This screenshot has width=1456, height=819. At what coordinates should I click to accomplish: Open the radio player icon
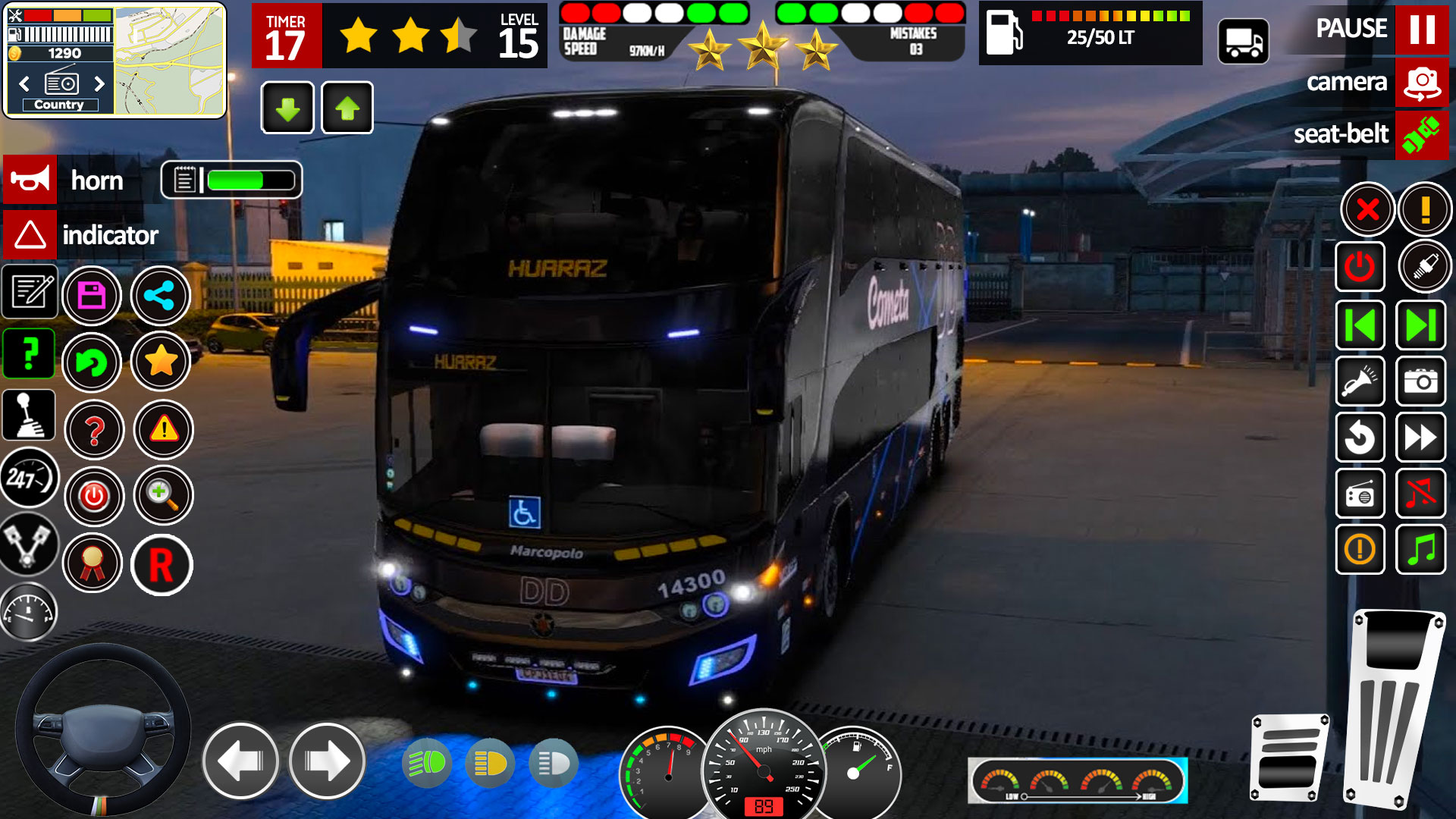click(x=1360, y=493)
